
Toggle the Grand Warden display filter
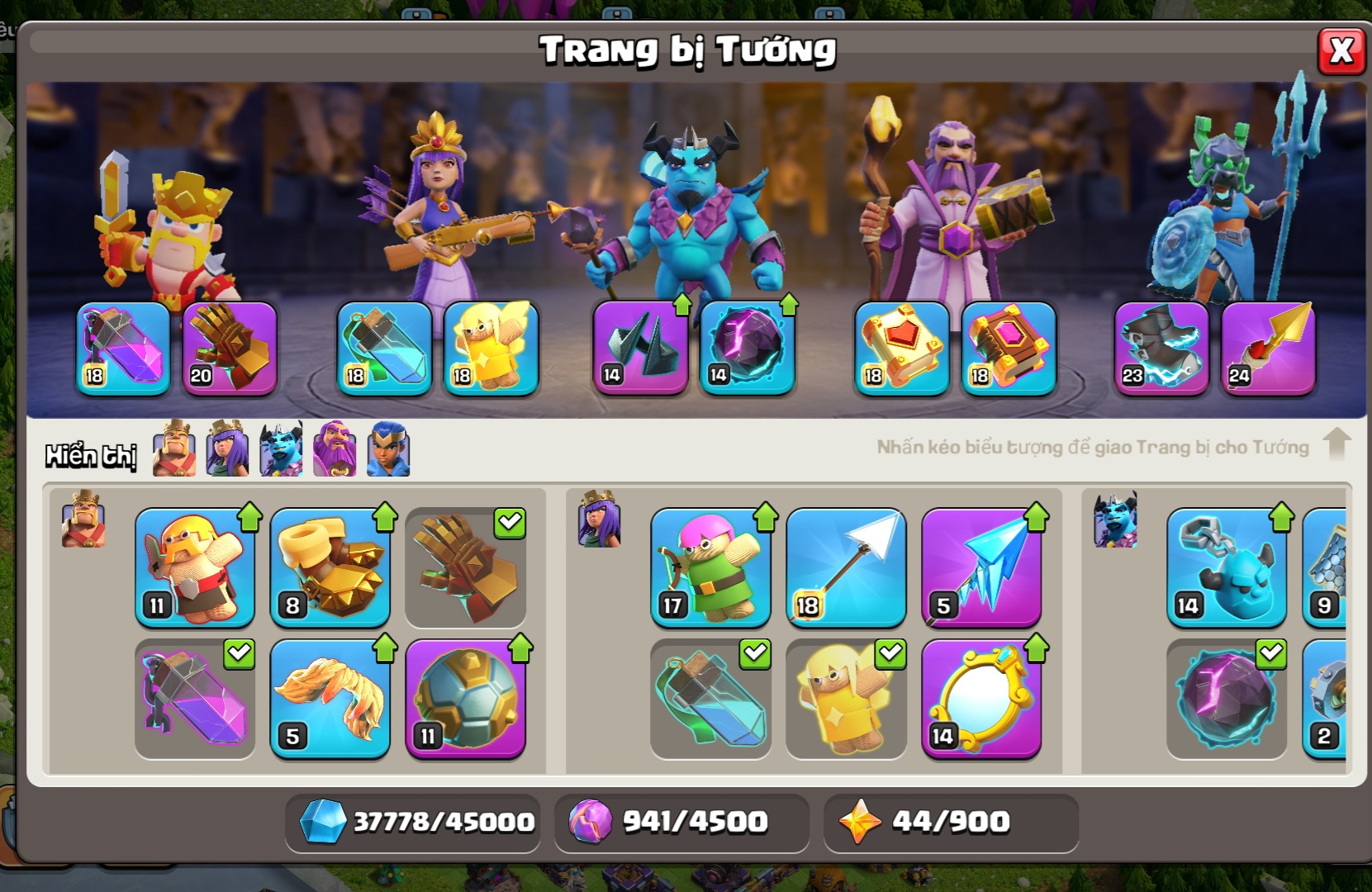coord(335,448)
